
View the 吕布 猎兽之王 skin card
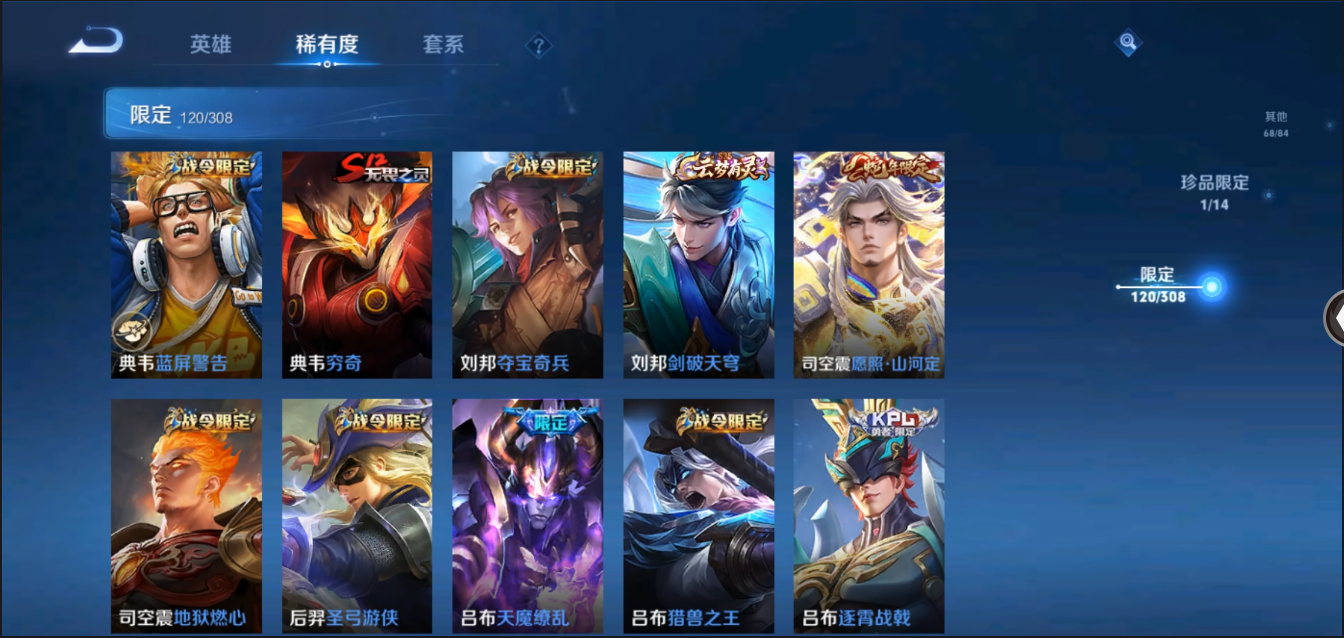pos(698,515)
